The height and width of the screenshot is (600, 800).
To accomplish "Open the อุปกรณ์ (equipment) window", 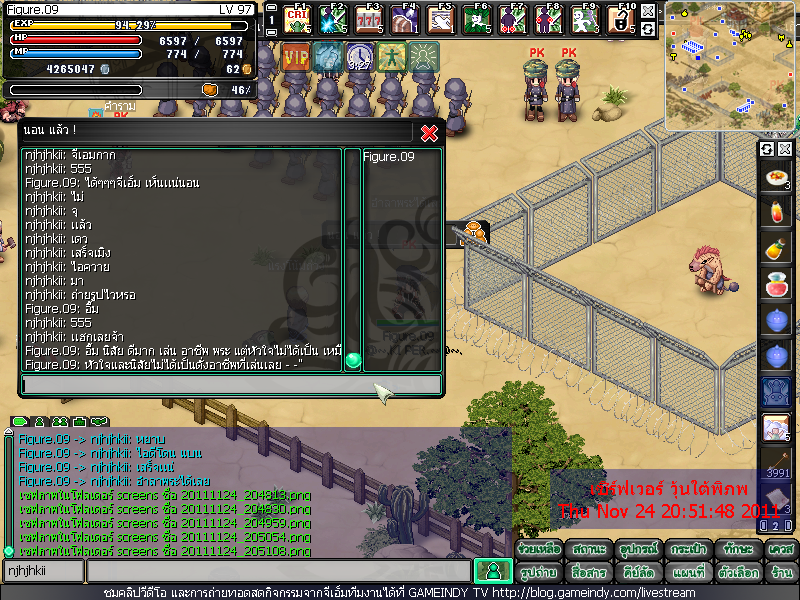I will (x=637, y=549).
